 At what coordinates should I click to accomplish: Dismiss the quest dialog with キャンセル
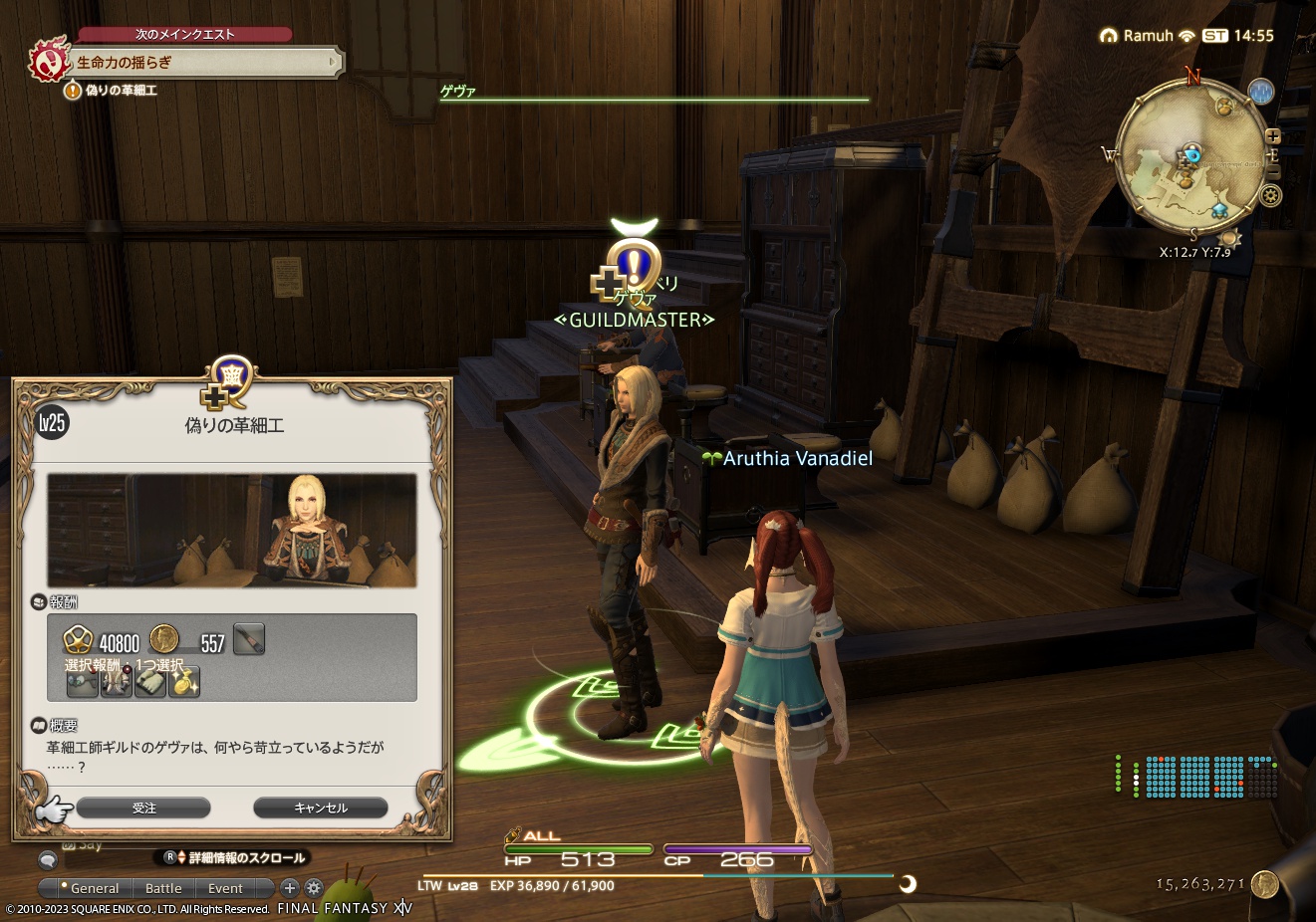tap(321, 807)
